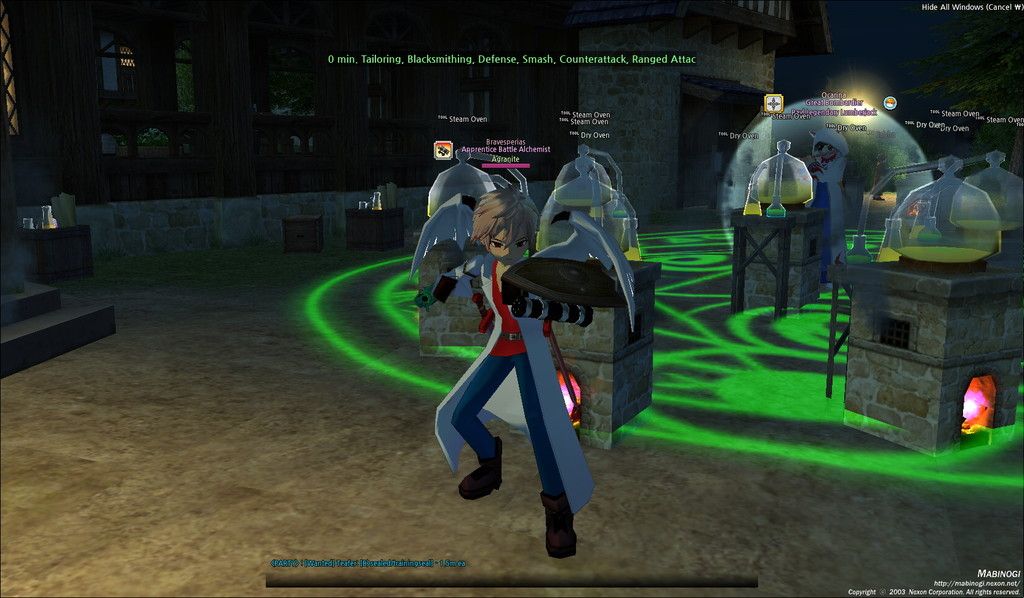Click the yellow cross icon above Ocarina

773,102
